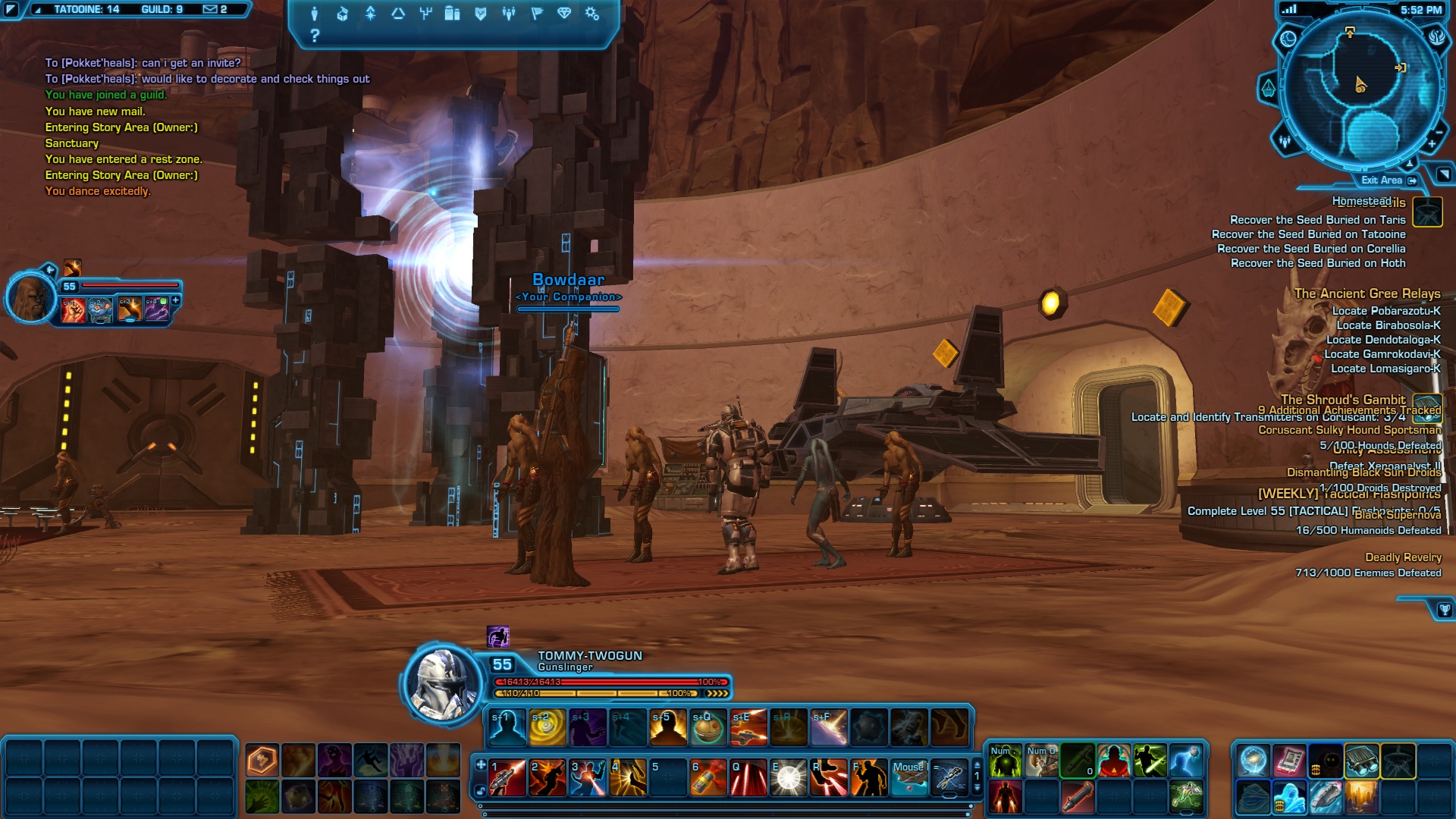Image resolution: width=1456 pixels, height=819 pixels.
Task: Open the character sheet menu icon
Action: tap(314, 14)
